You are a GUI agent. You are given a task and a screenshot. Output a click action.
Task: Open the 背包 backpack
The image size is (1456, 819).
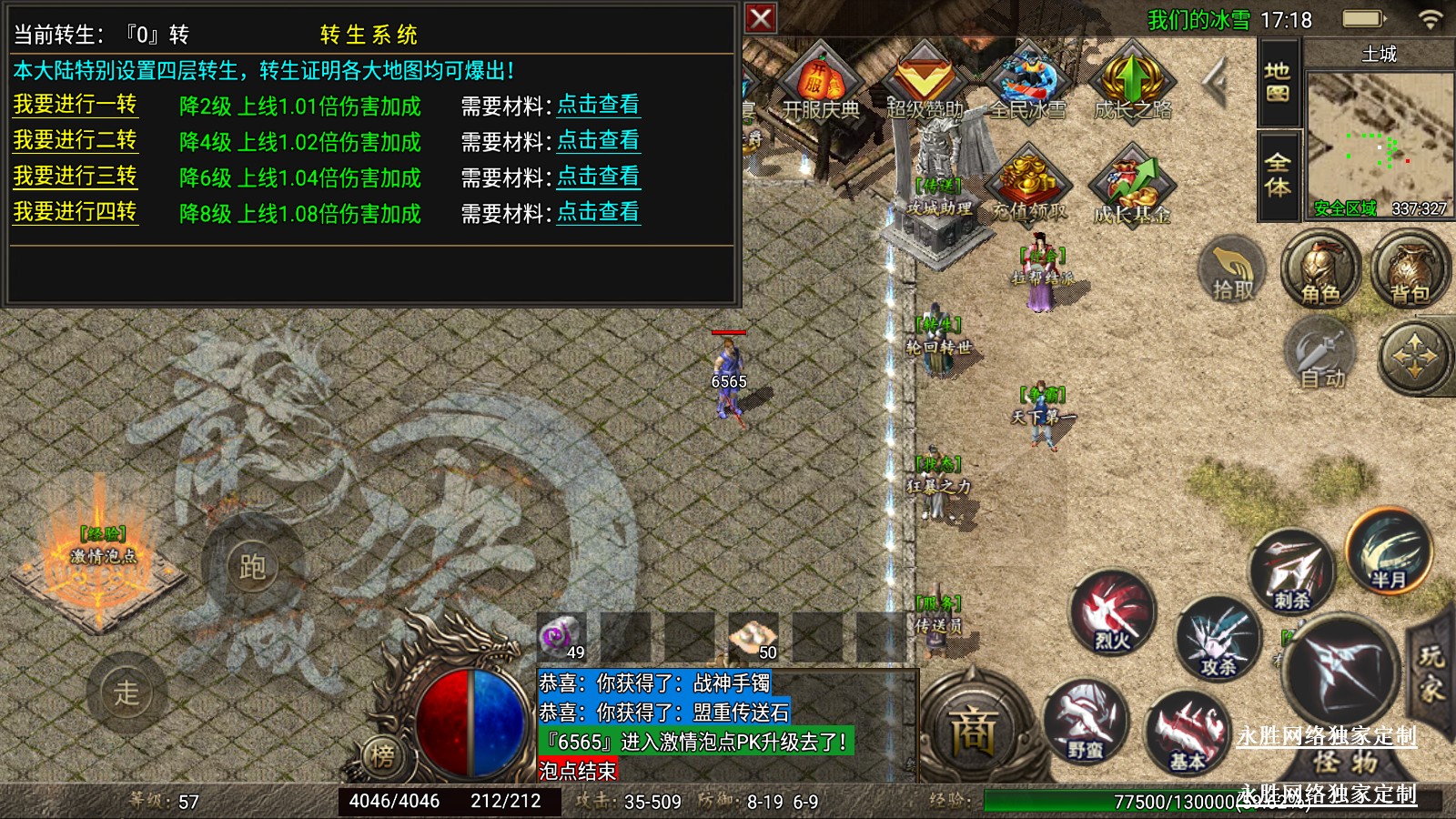1410,269
